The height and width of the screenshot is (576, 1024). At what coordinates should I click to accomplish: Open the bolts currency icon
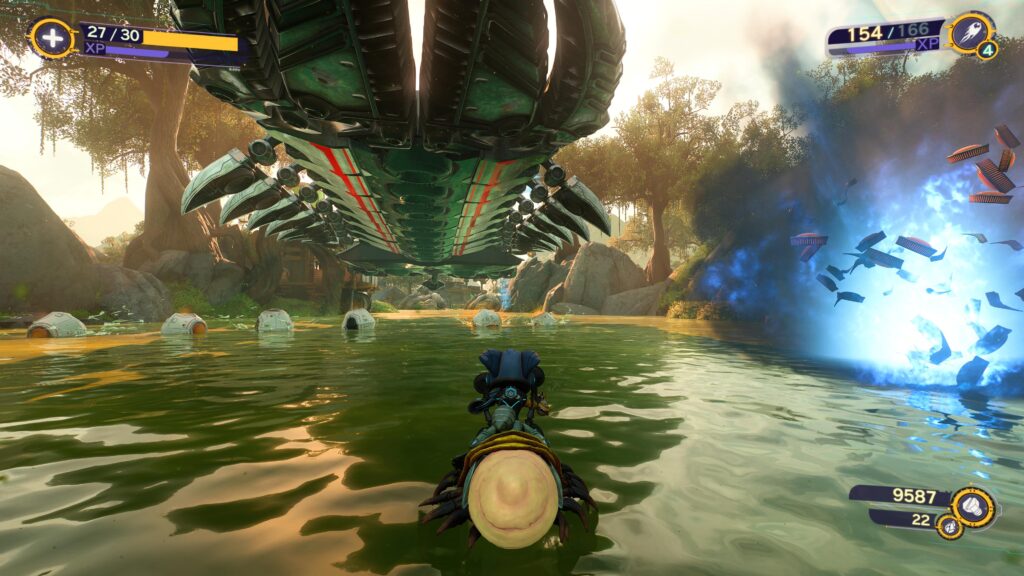pyautogui.click(x=972, y=506)
